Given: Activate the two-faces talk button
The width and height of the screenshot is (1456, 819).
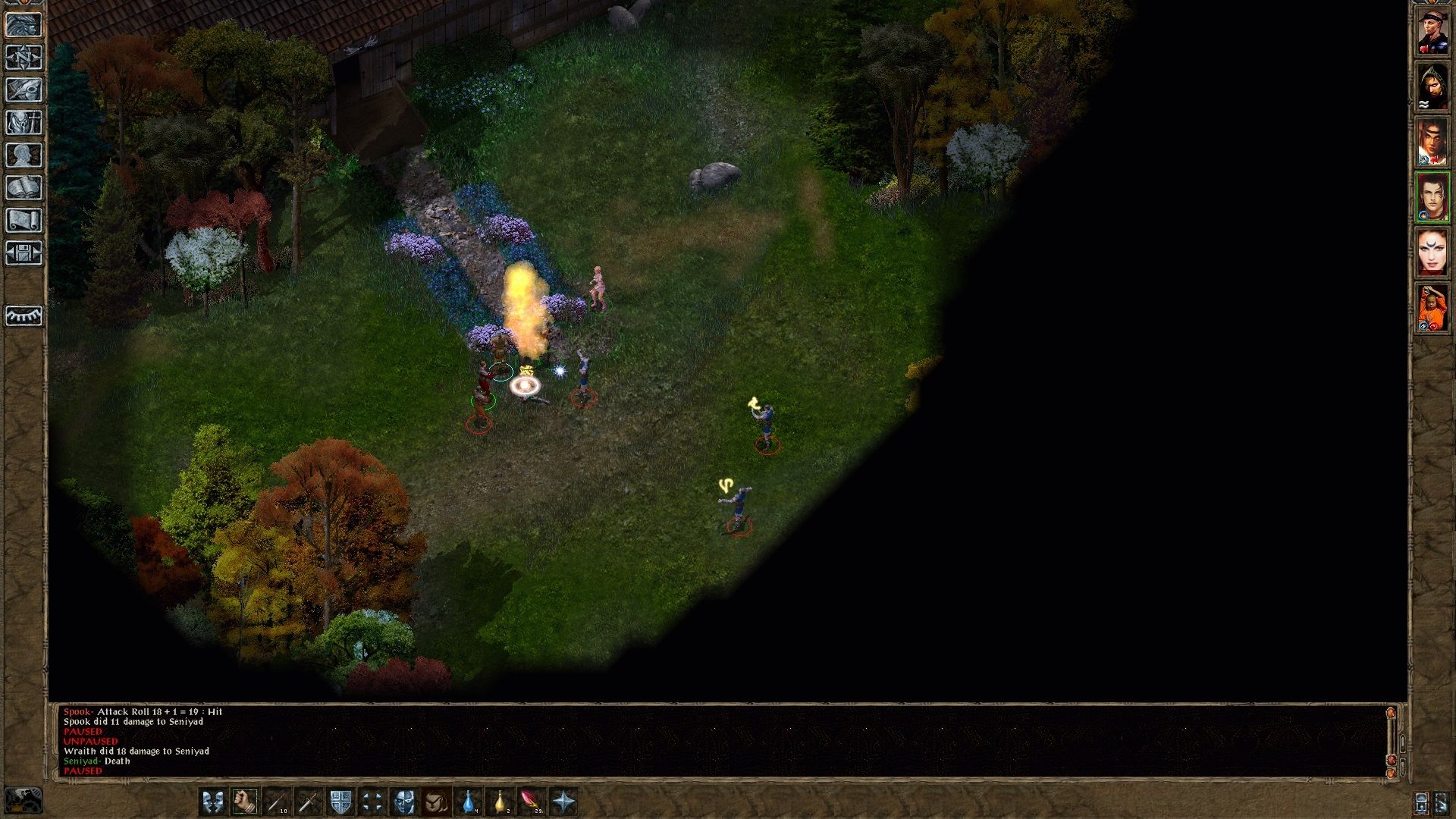Looking at the screenshot, I should pos(212,802).
